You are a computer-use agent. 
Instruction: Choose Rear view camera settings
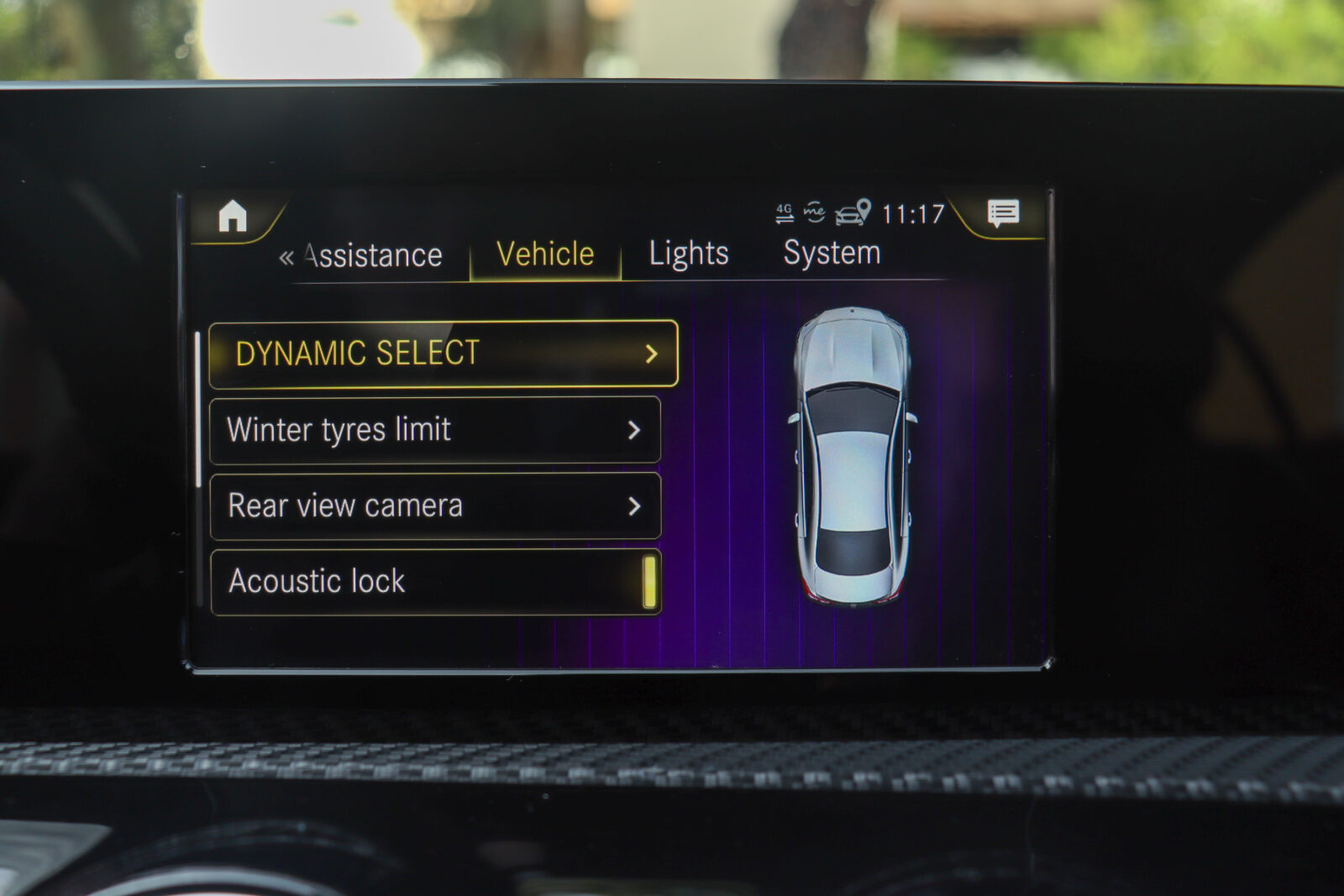[x=435, y=506]
